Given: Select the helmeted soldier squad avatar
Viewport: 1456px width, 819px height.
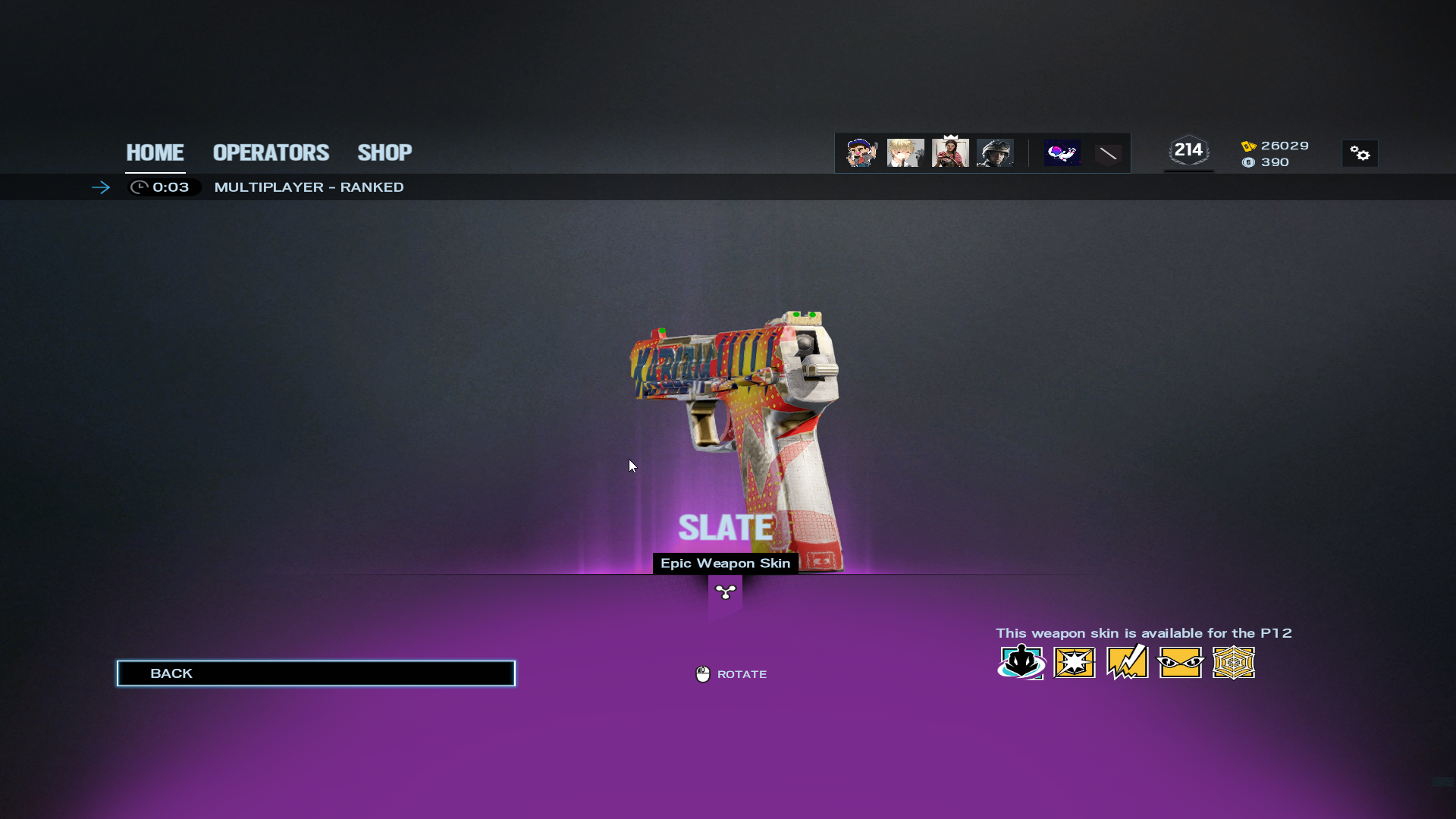Looking at the screenshot, I should 995,153.
